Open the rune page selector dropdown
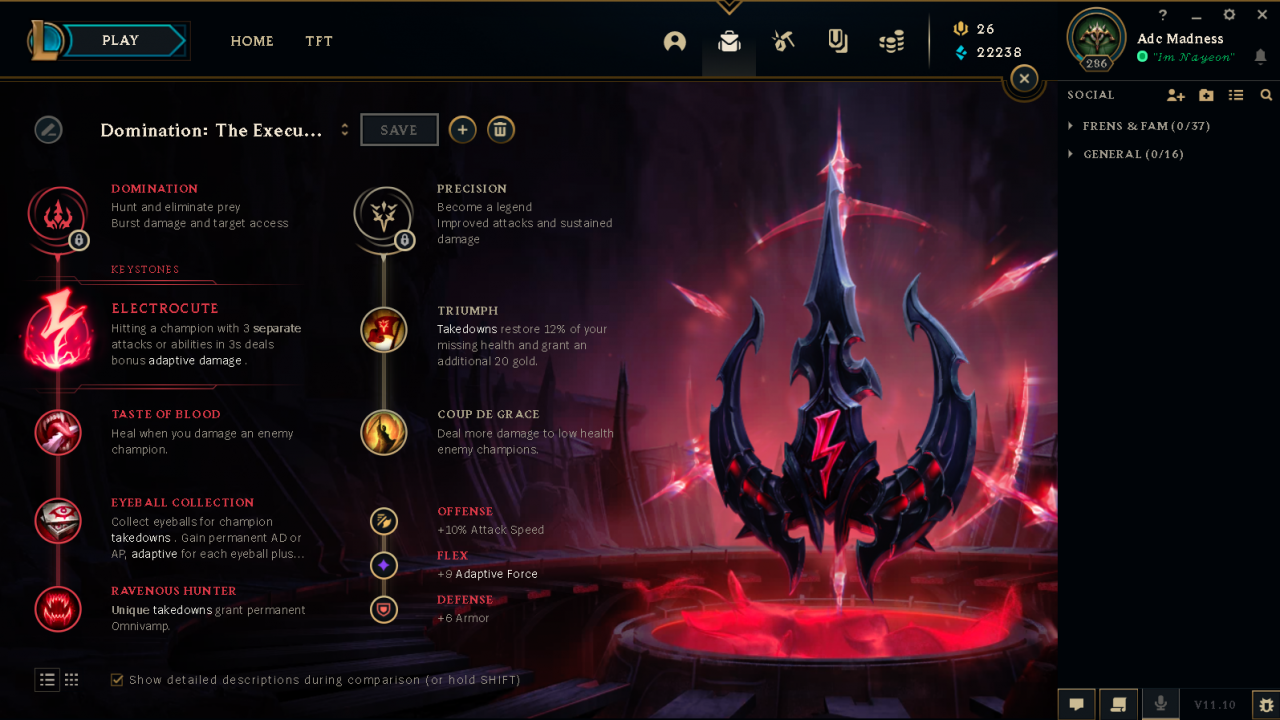This screenshot has width=1280, height=720. (345, 129)
